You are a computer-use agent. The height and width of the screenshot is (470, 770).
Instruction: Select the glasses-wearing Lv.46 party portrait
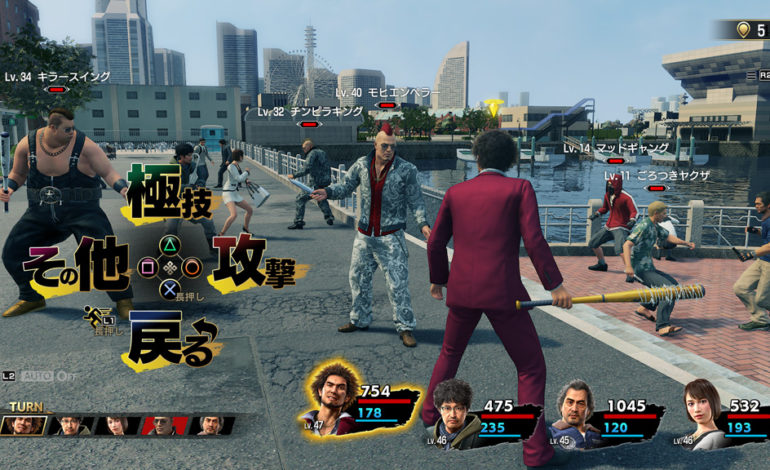455,413
